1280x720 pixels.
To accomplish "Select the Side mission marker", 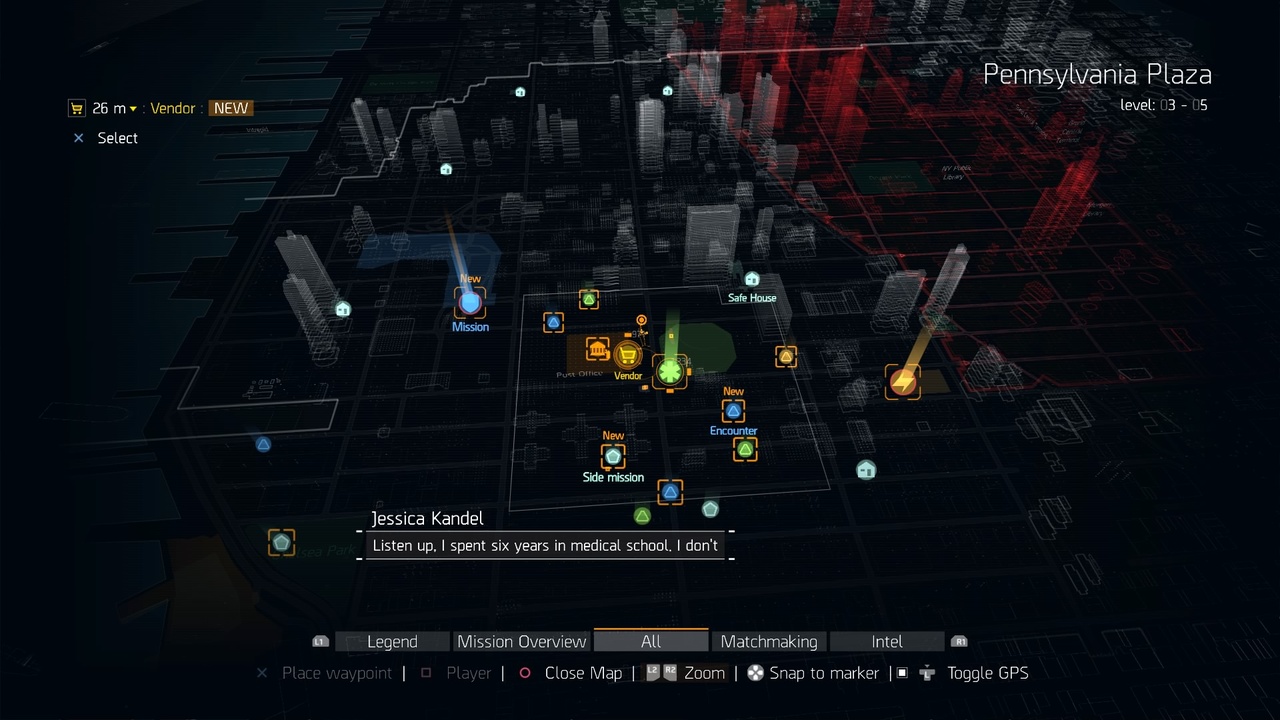I will pyautogui.click(x=613, y=456).
